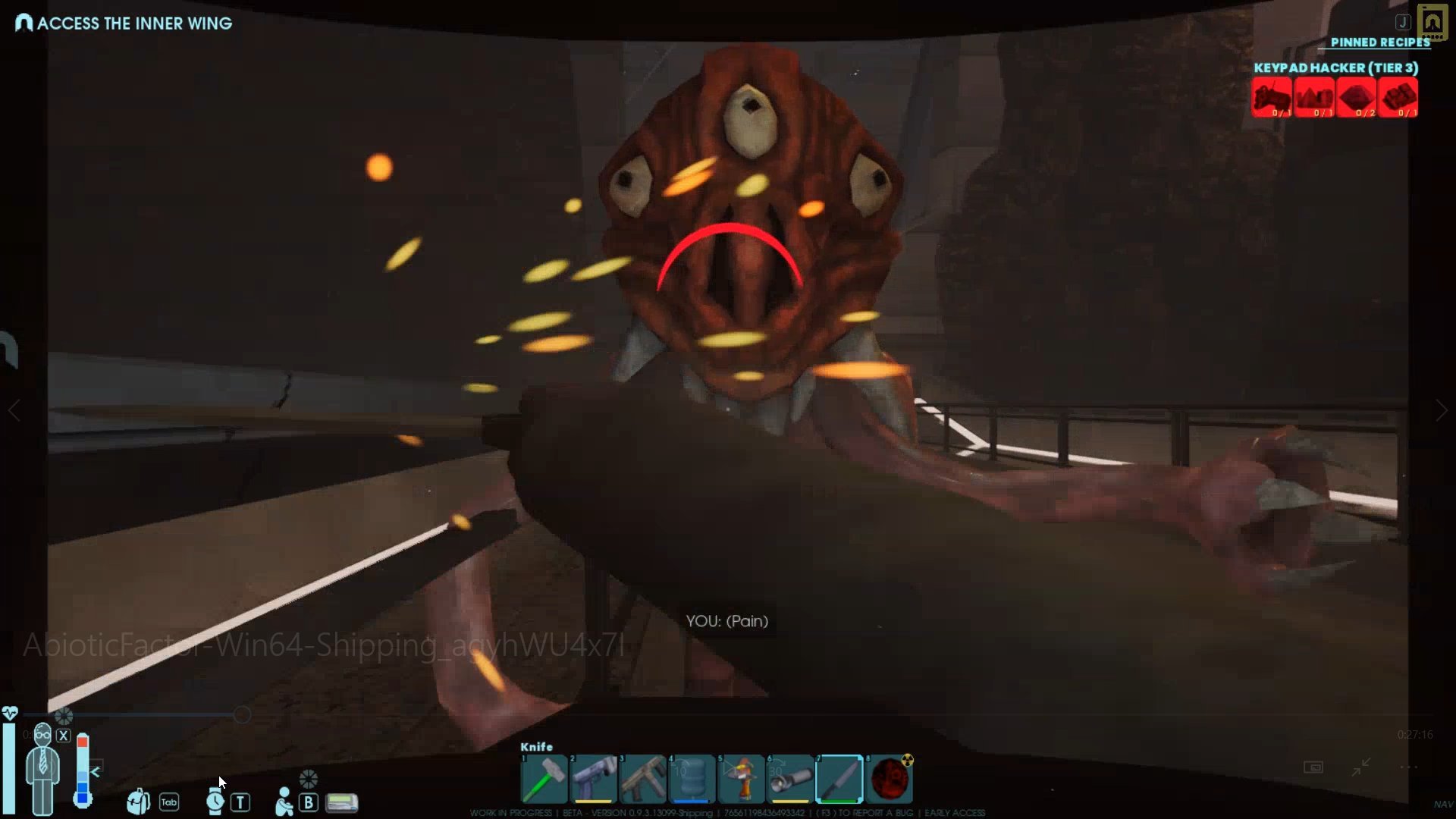1456x819 pixels.
Task: Click the wristwatch icon
Action: click(215, 801)
